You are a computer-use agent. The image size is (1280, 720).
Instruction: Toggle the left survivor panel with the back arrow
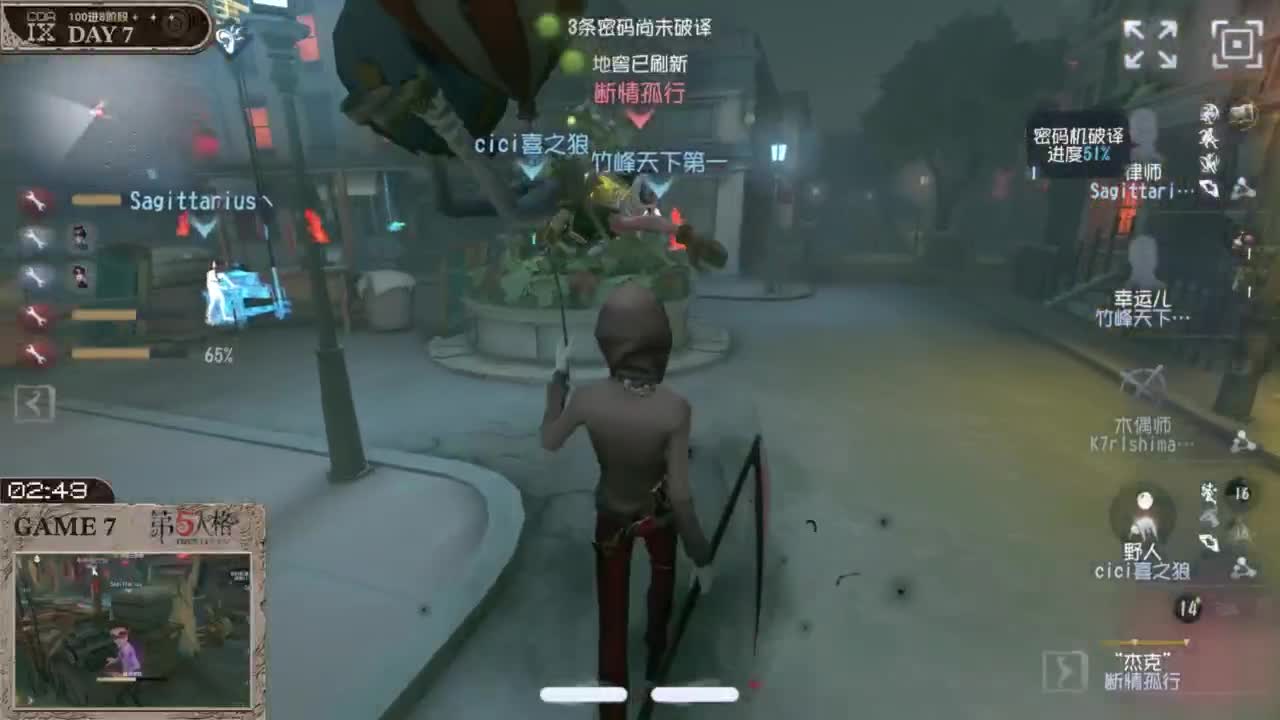coord(35,405)
